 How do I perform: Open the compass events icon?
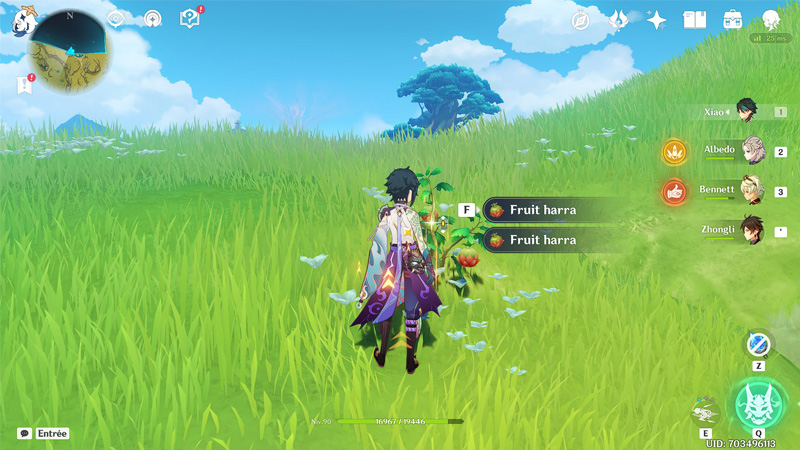(x=581, y=20)
